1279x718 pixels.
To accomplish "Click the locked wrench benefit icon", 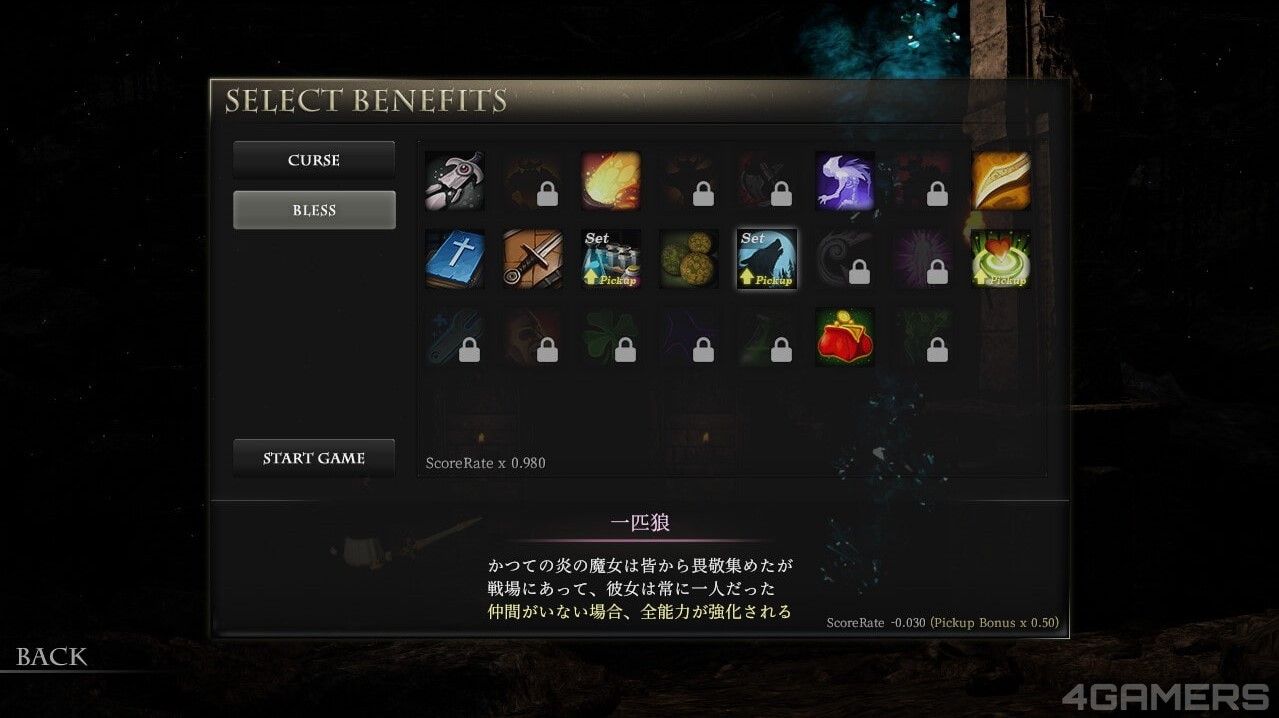I will click(455, 337).
